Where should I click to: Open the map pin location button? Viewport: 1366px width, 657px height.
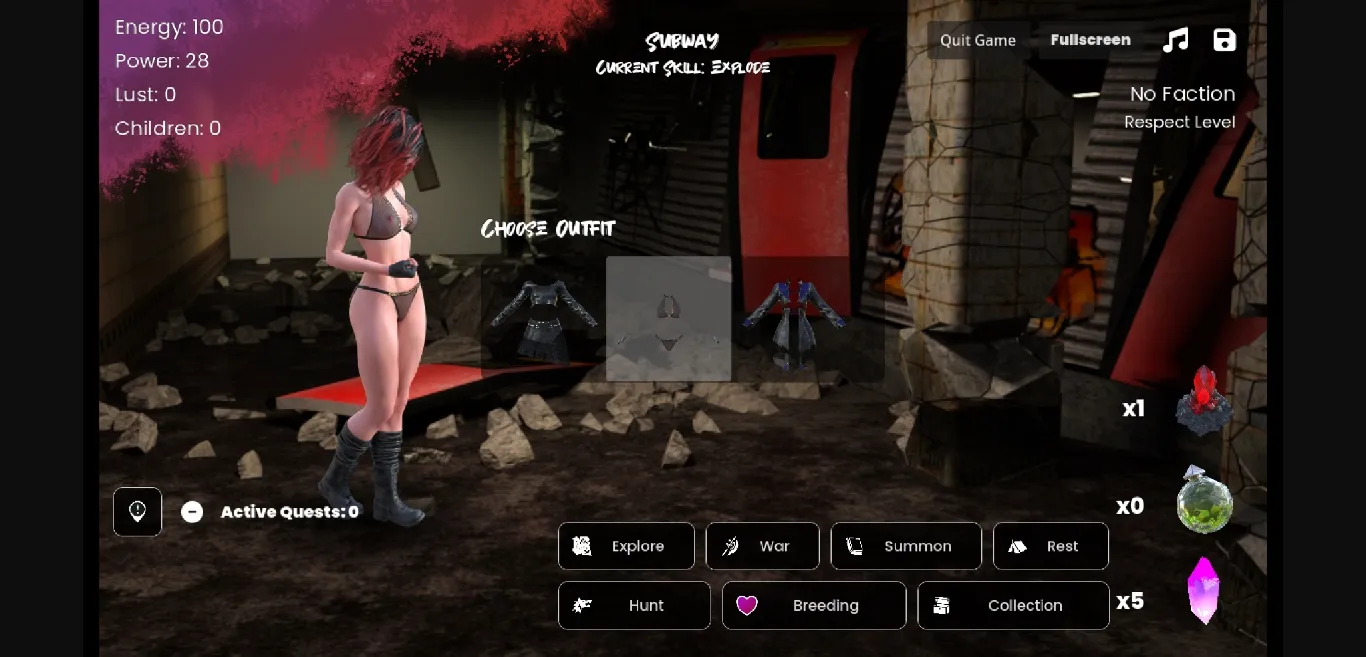pyautogui.click(x=138, y=512)
